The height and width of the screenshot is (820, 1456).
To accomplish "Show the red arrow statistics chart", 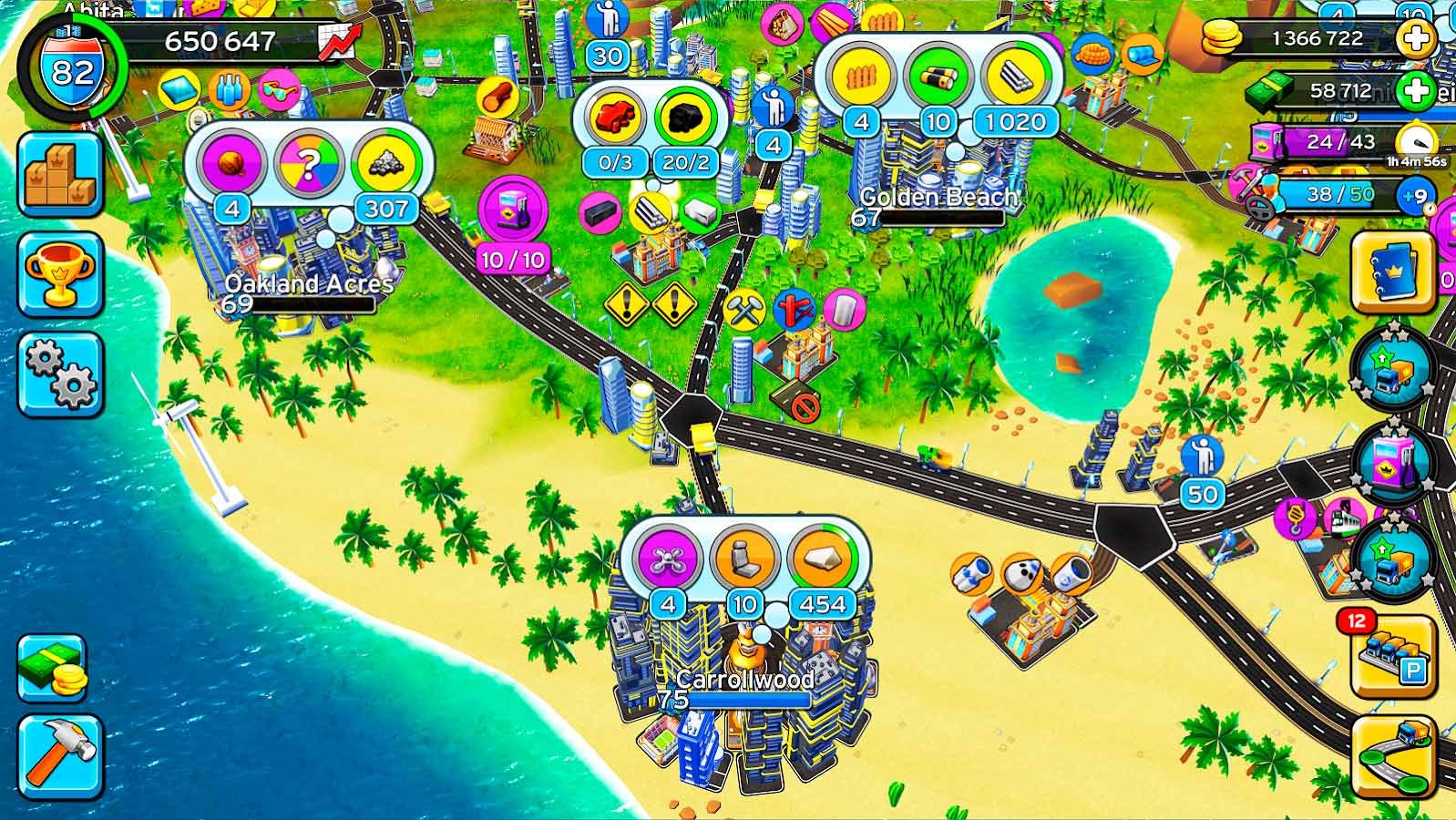I will tap(338, 41).
